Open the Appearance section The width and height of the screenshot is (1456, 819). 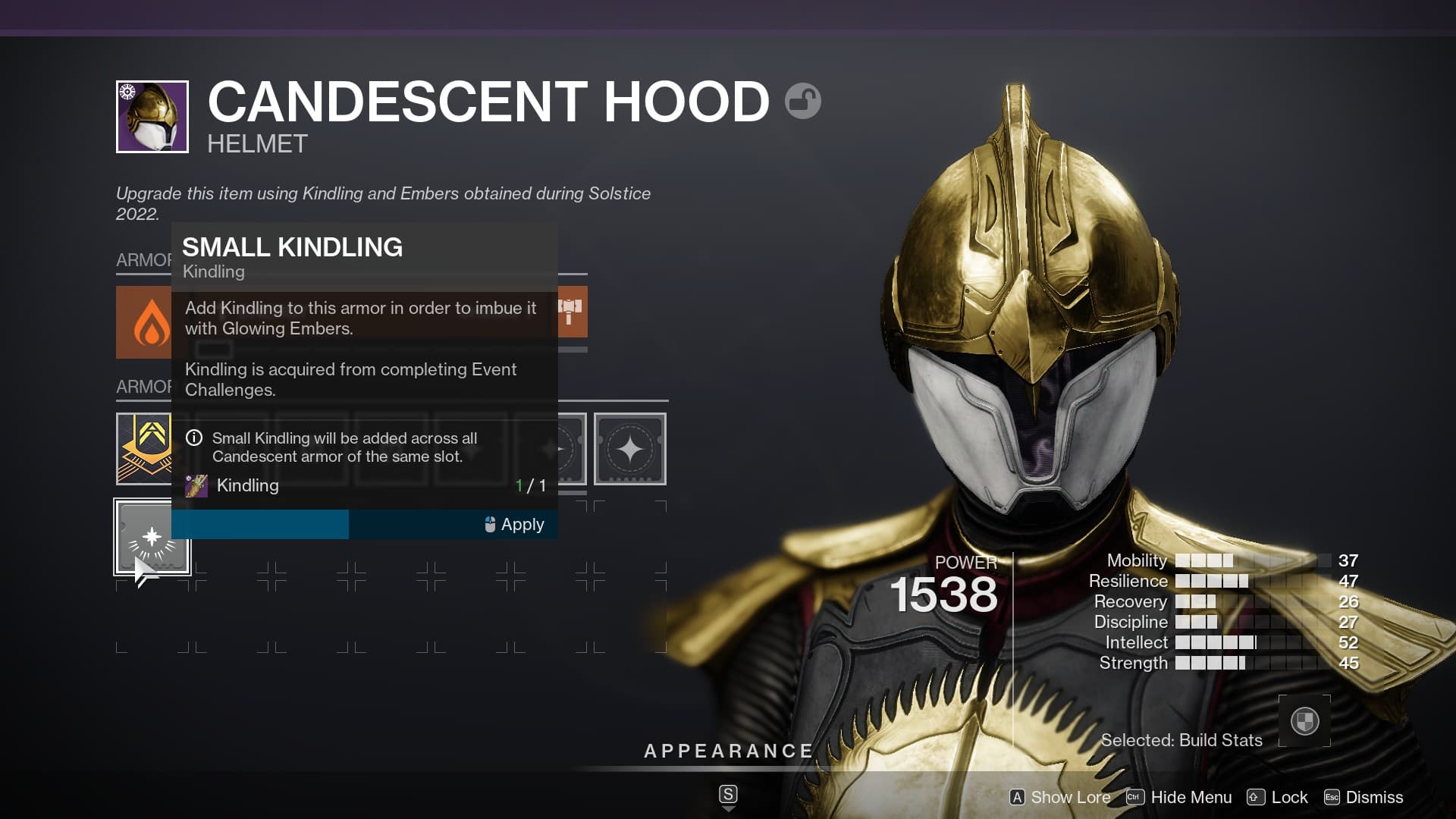(x=728, y=751)
